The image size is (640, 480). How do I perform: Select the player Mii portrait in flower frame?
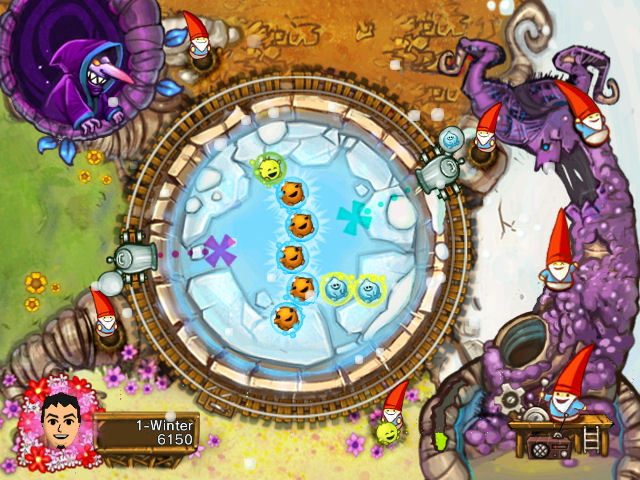[61, 419]
